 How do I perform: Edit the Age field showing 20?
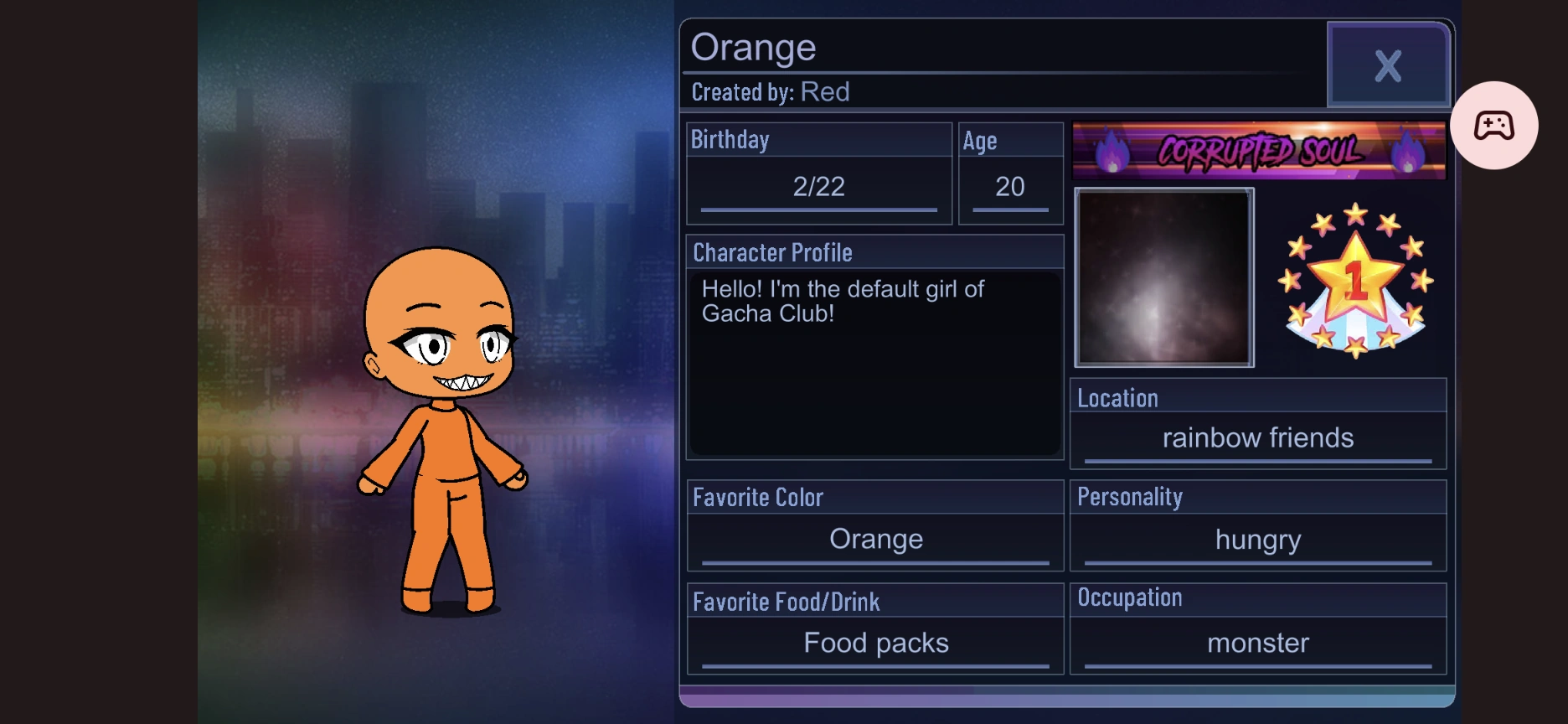1010,186
